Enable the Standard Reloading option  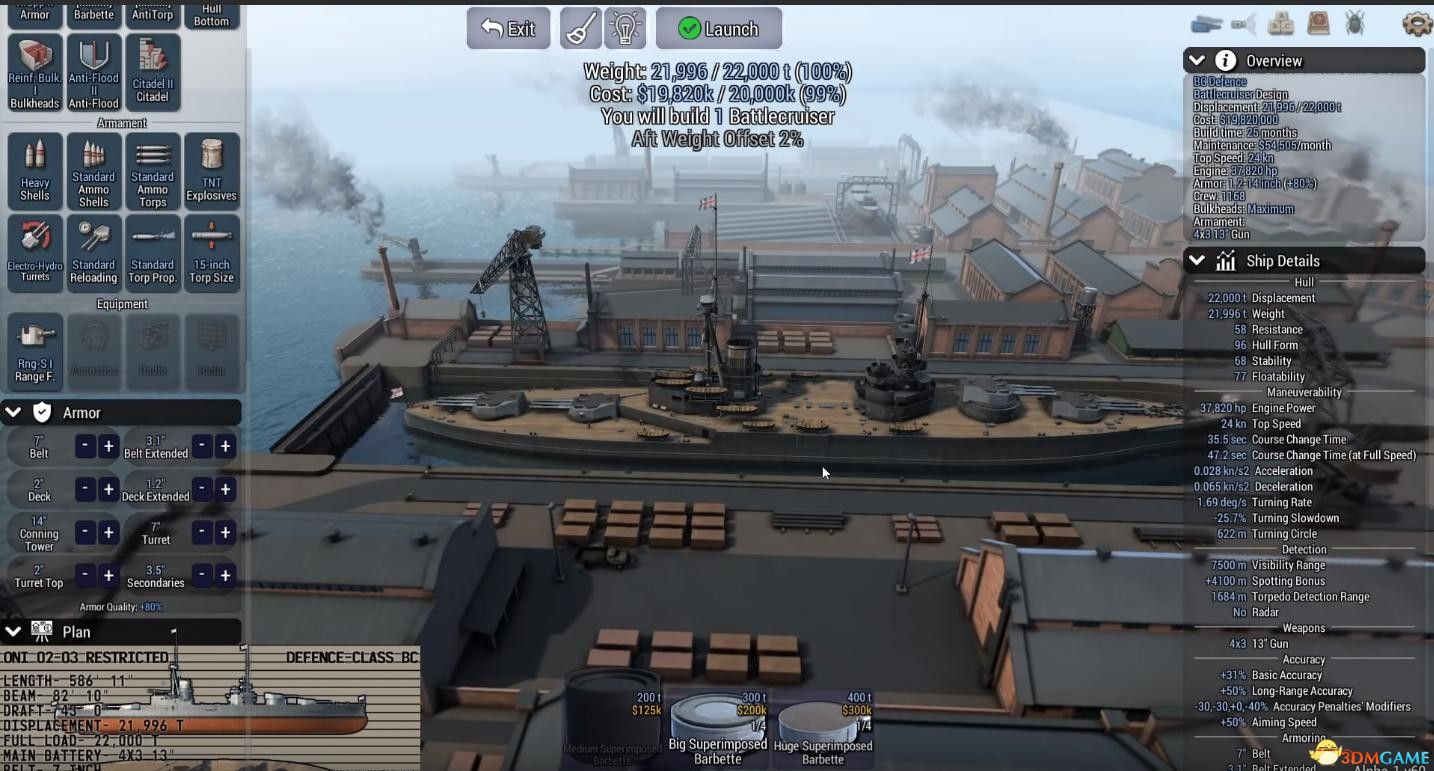tap(93, 252)
